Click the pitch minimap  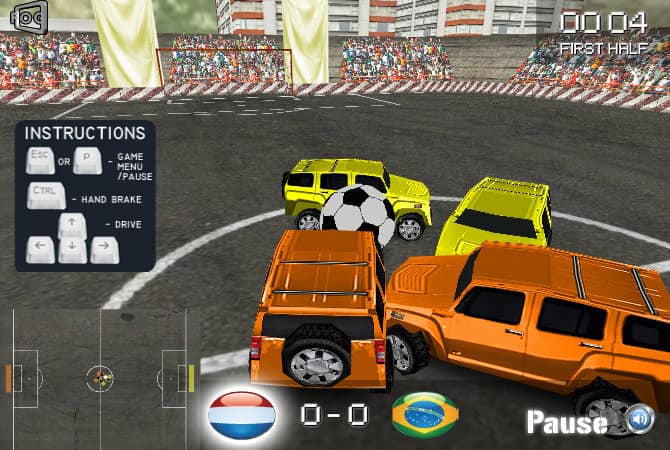pos(100,378)
